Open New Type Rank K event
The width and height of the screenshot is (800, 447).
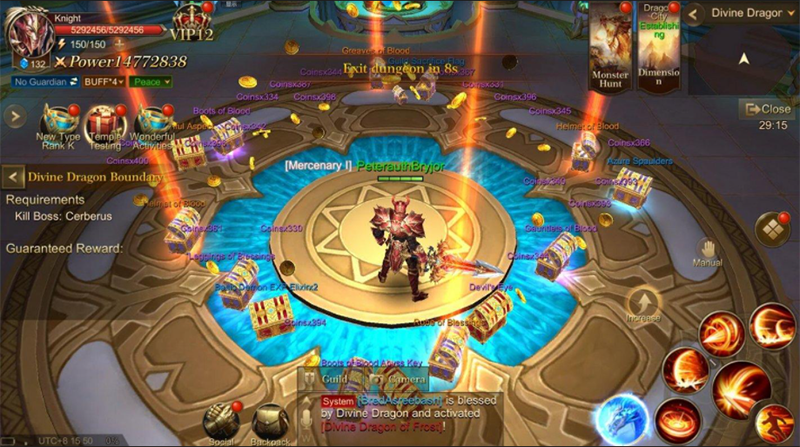(58, 124)
